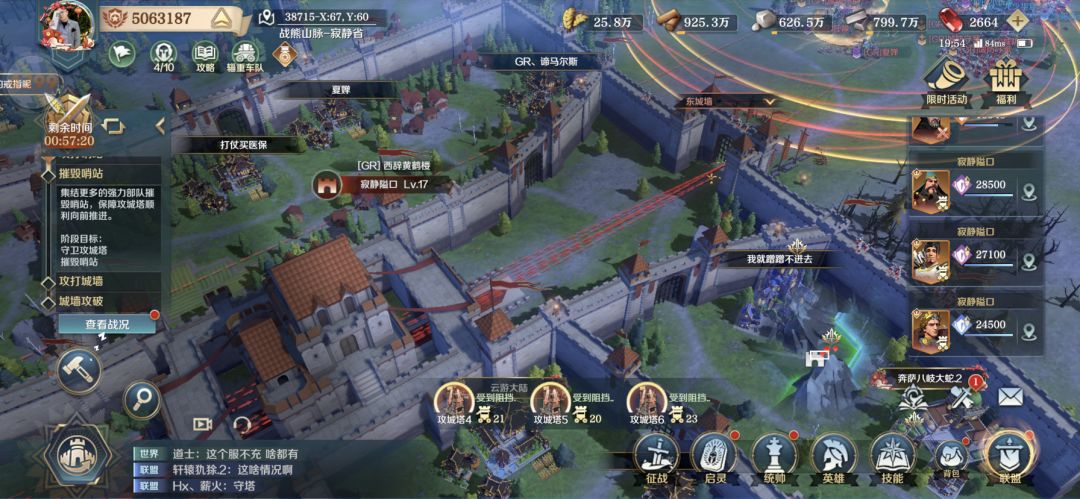Open the 辎重车队 supply convoy icon

click(243, 53)
